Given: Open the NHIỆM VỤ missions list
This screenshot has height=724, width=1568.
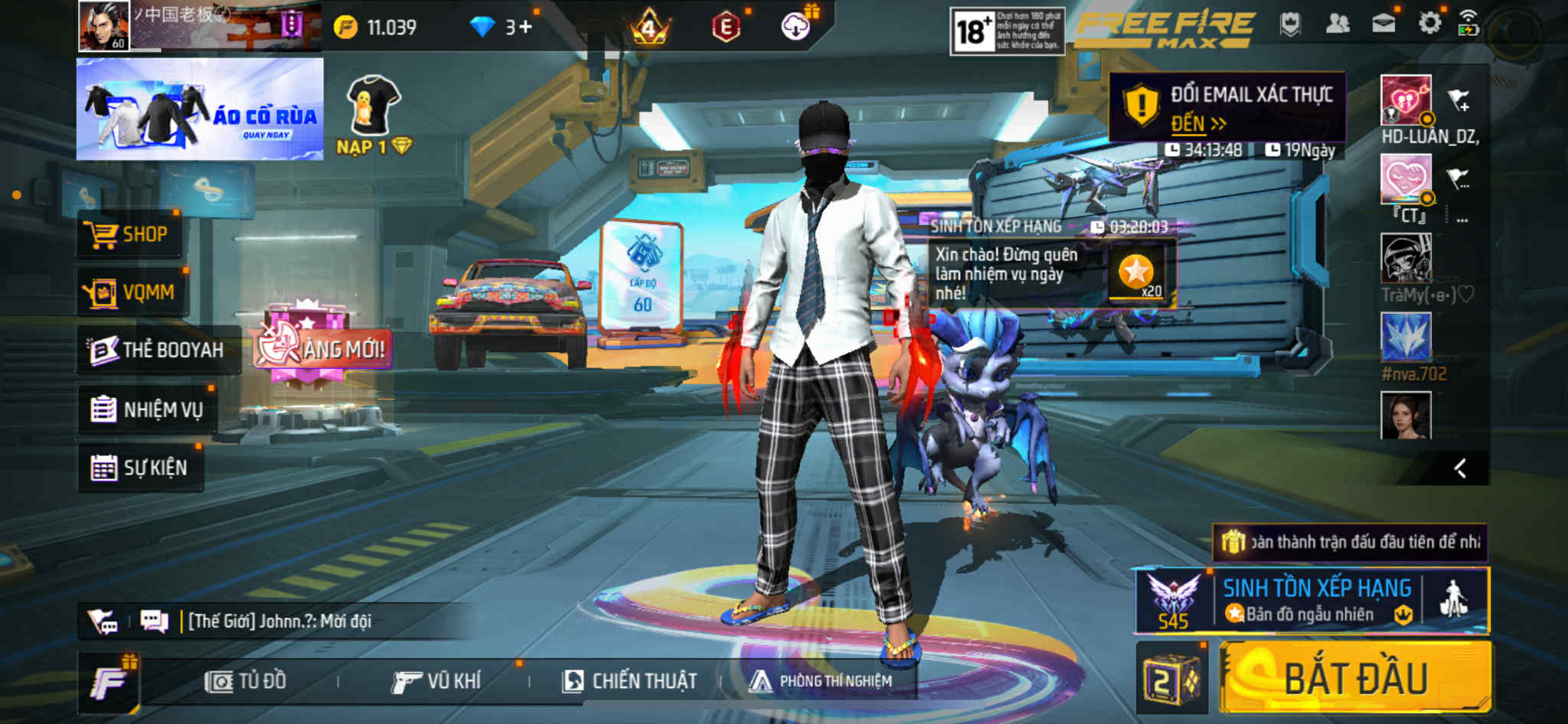Looking at the screenshot, I should [147, 409].
